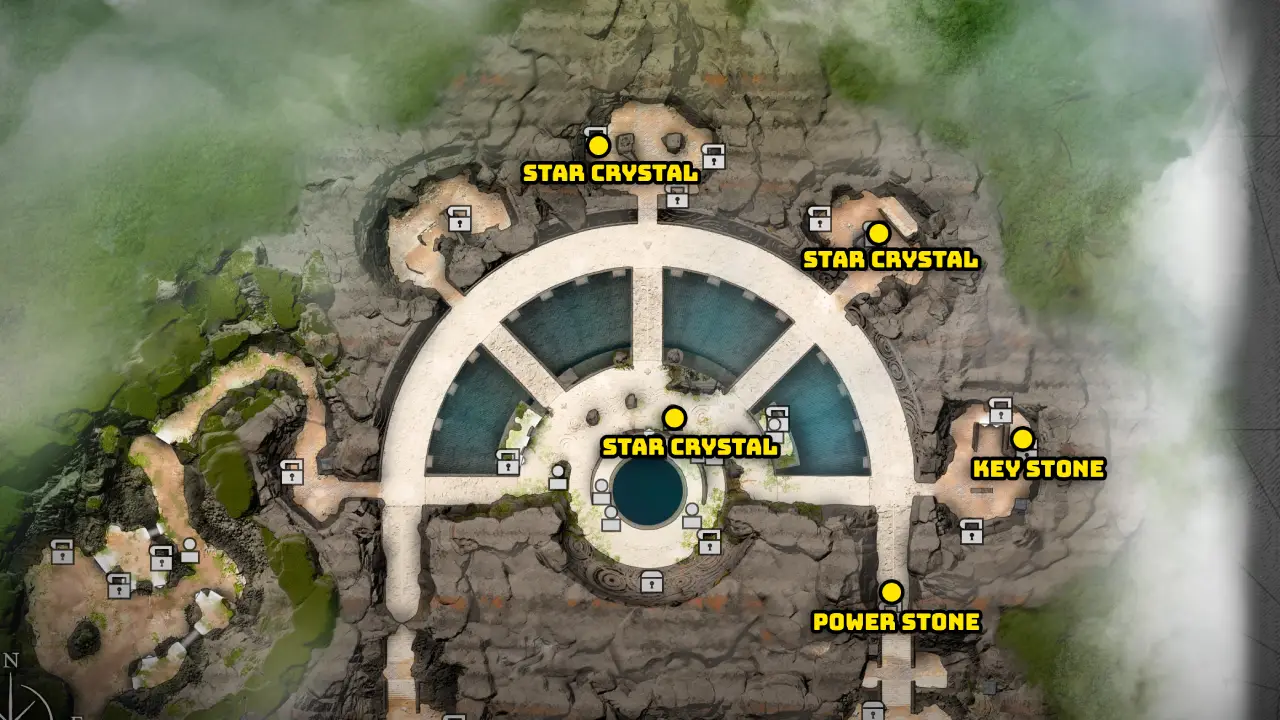The height and width of the screenshot is (720, 1280).
Task: Click the NPC figure icon right of the pool
Action: pos(692,513)
